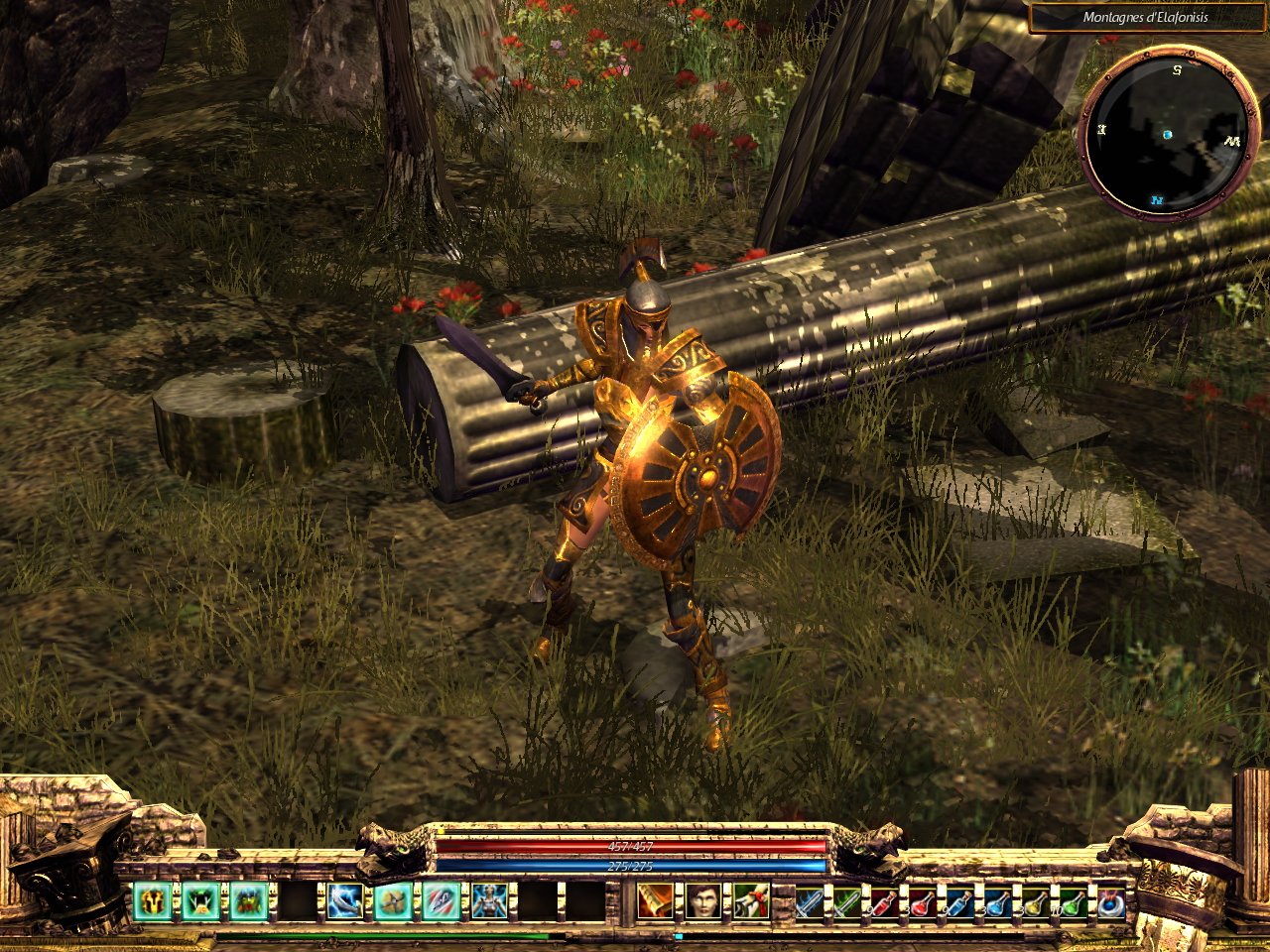
Task: Trigger the red-striped slash skill
Action: (442, 902)
